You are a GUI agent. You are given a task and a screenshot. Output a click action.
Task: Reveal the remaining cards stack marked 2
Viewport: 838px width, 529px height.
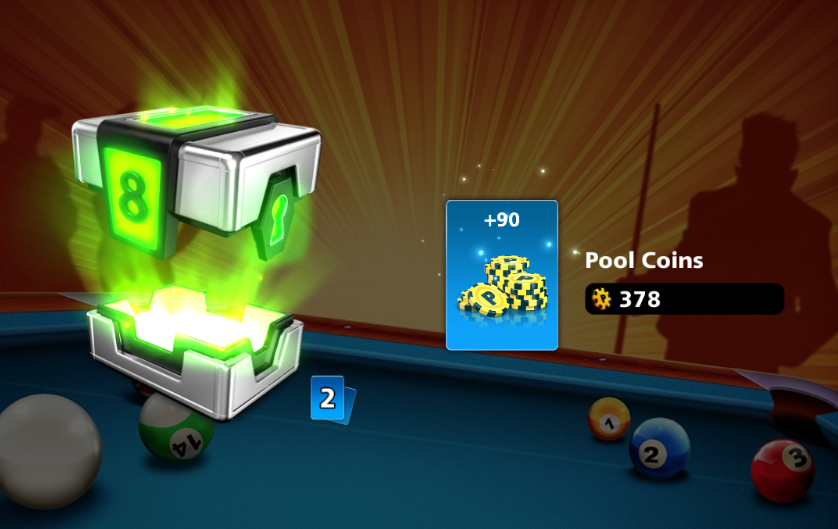328,399
